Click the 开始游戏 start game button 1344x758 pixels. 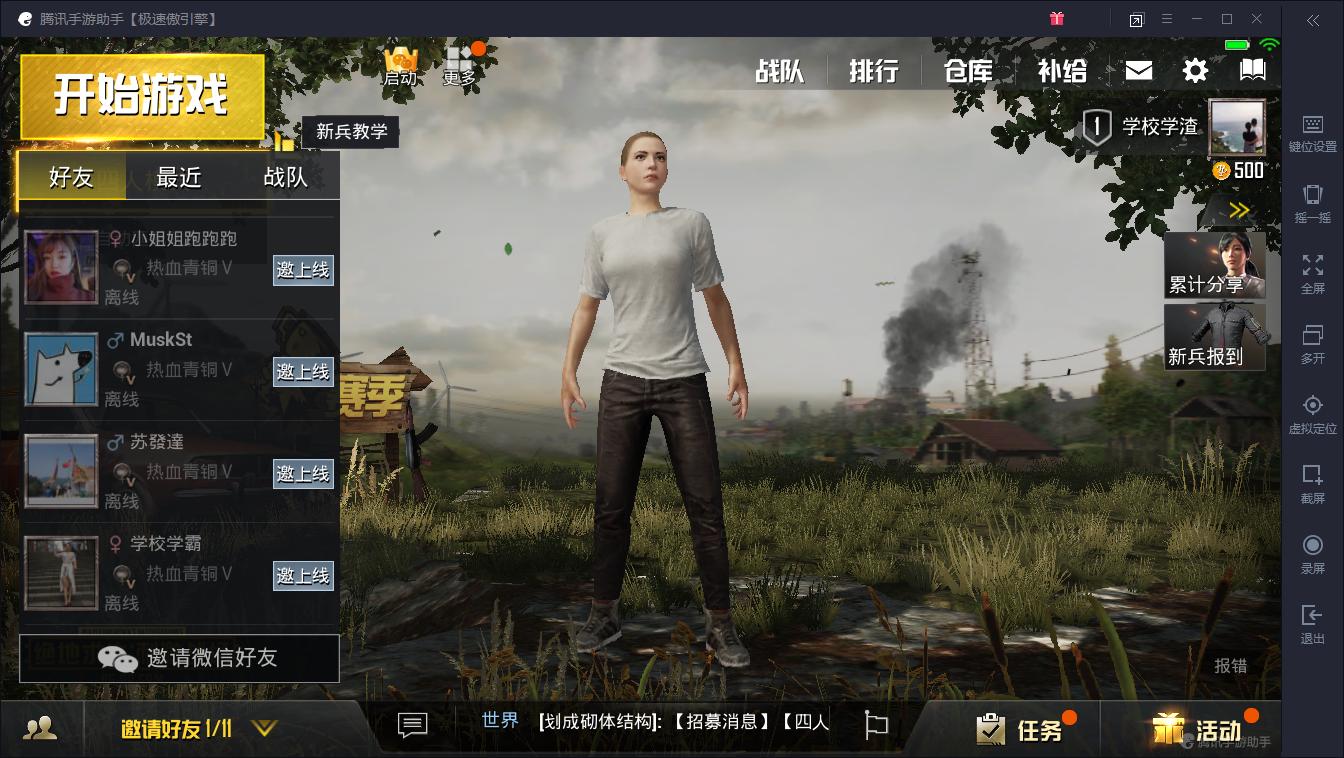(x=142, y=96)
